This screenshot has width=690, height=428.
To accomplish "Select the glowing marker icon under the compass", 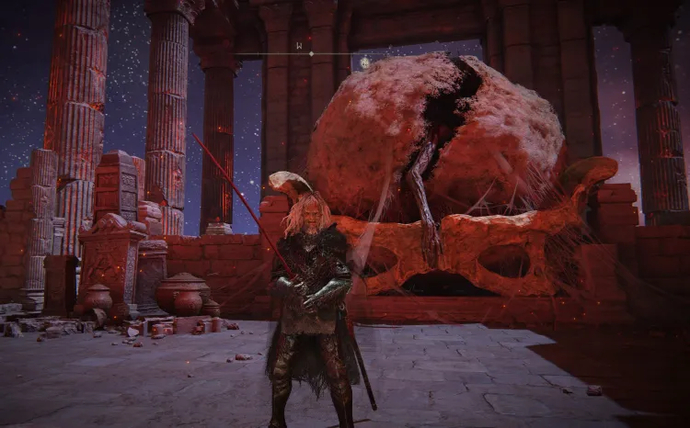I will [365, 63].
